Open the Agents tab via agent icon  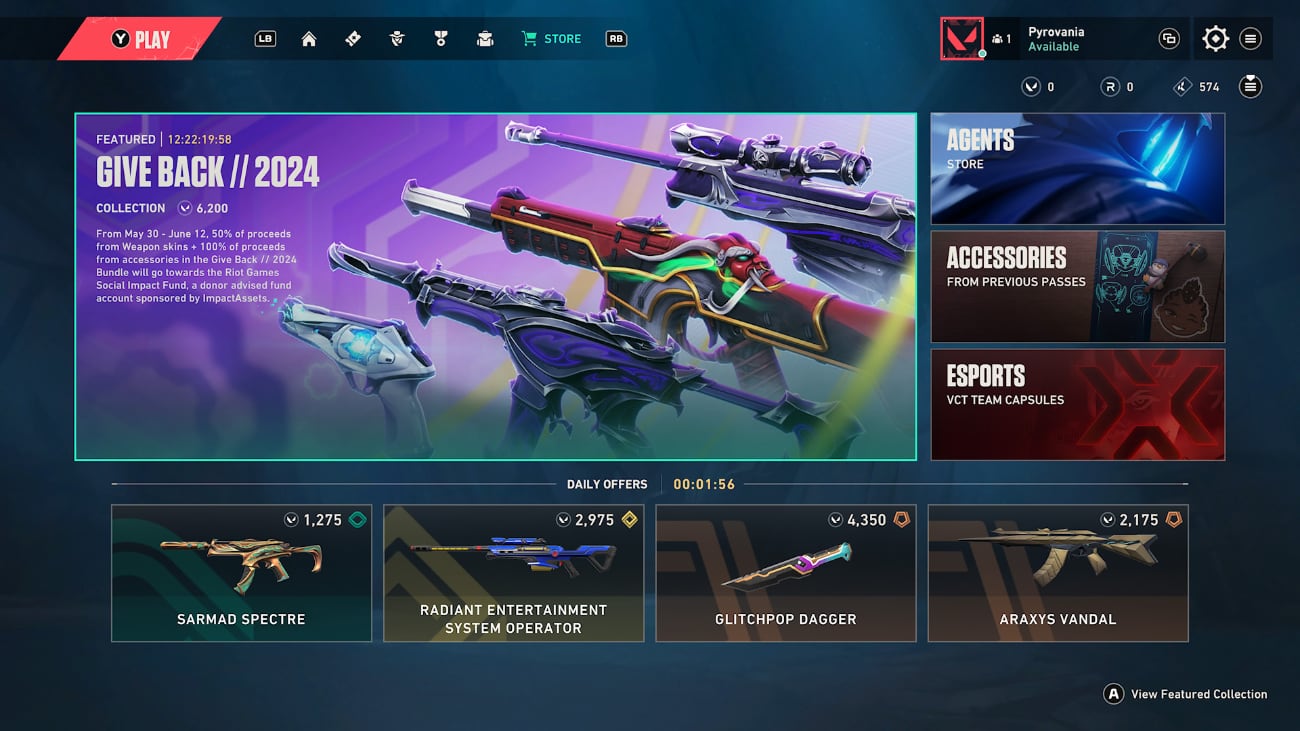click(x=396, y=39)
